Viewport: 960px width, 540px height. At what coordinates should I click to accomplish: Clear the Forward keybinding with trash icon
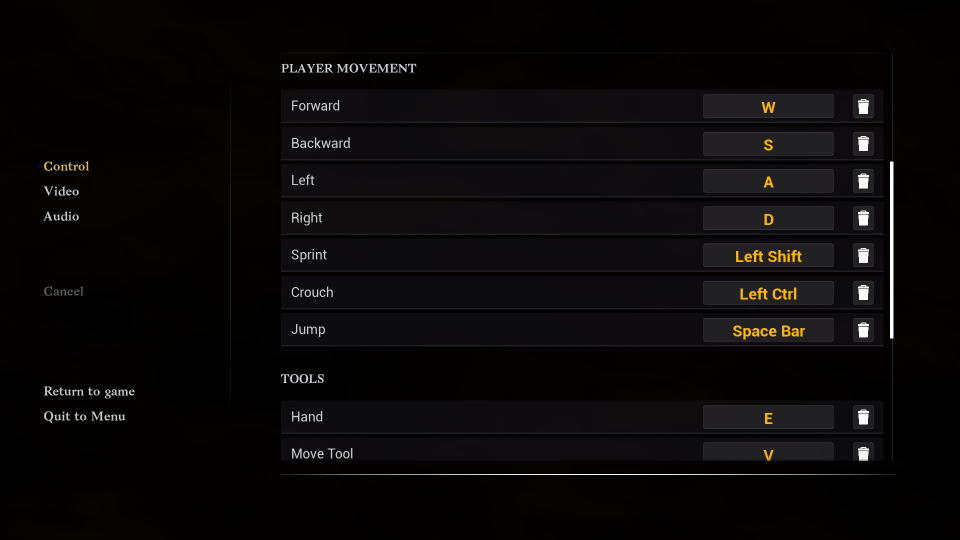[863, 107]
